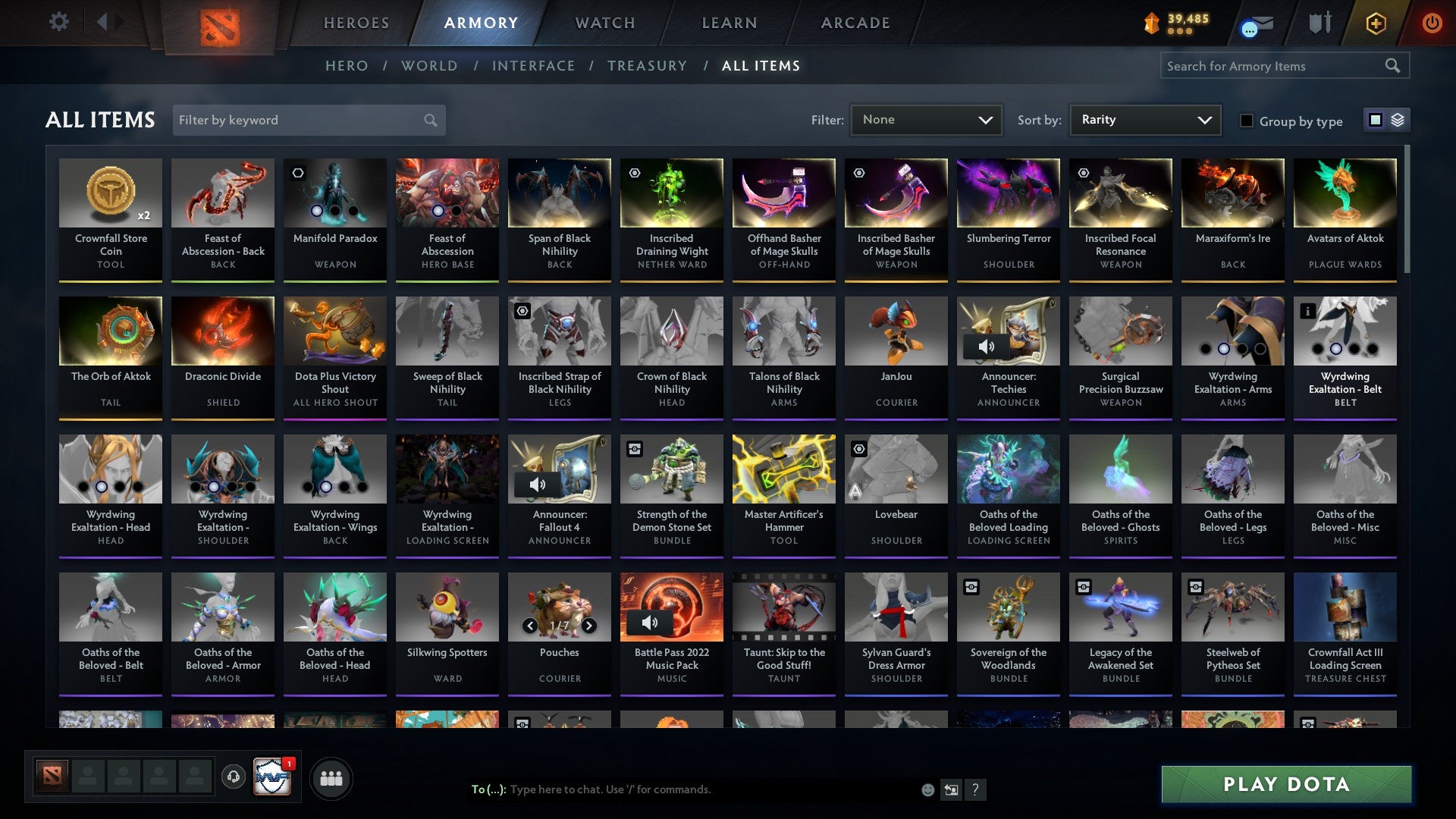Viewport: 1456px width, 819px height.
Task: Open the Sort by Rarity dropdown
Action: [x=1144, y=119]
